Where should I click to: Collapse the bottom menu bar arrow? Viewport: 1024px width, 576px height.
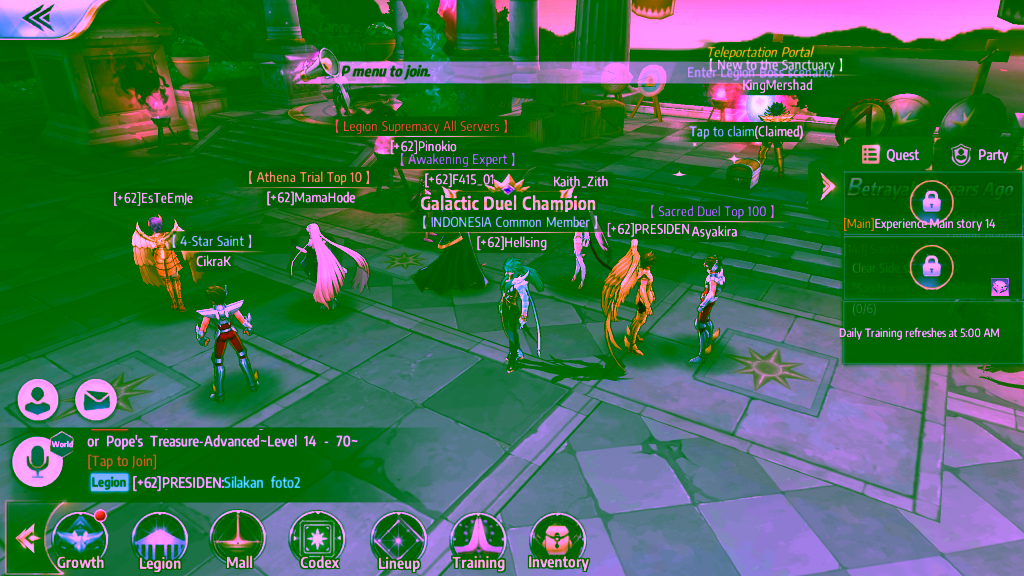26,540
